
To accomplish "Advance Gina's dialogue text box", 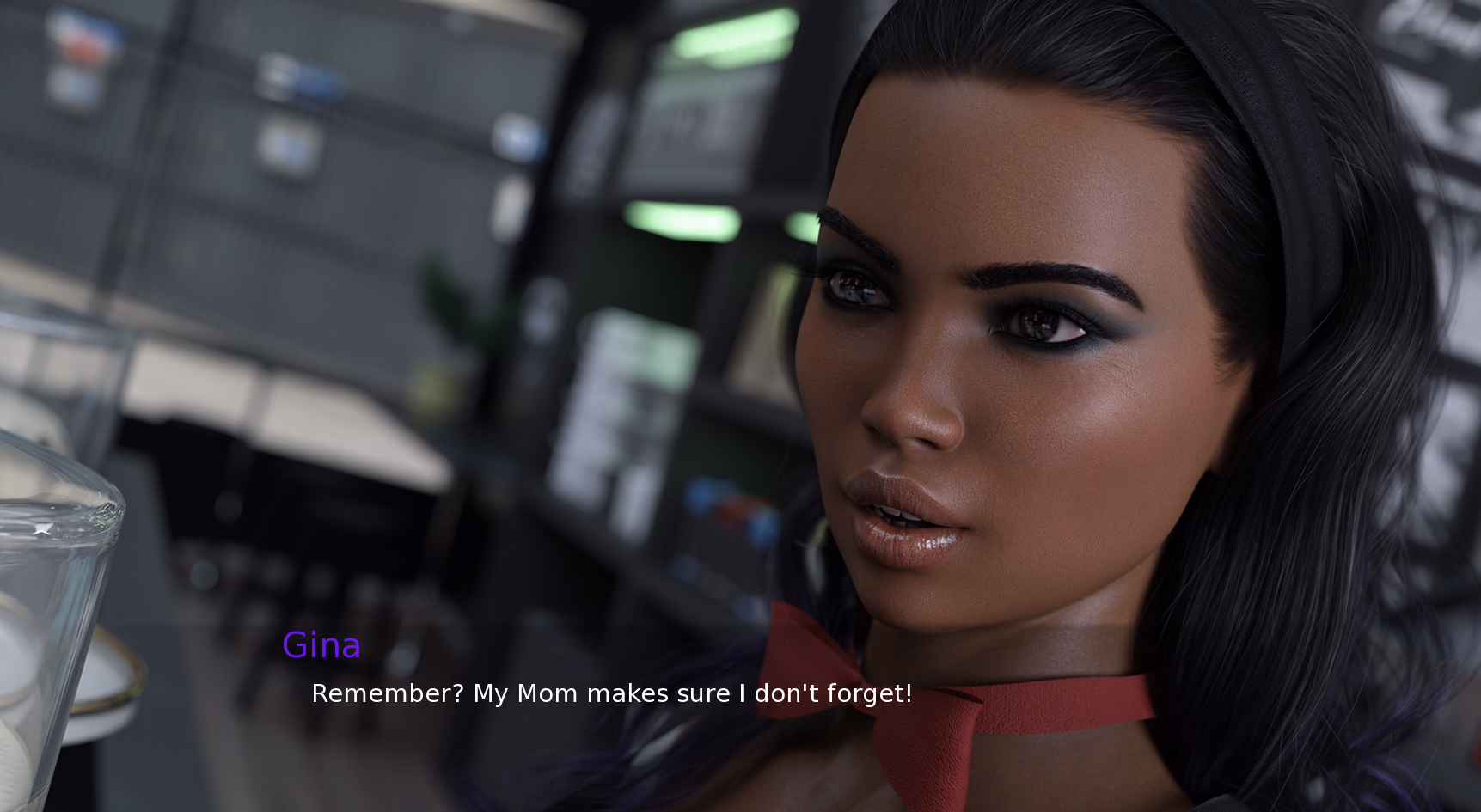I will 610,693.
